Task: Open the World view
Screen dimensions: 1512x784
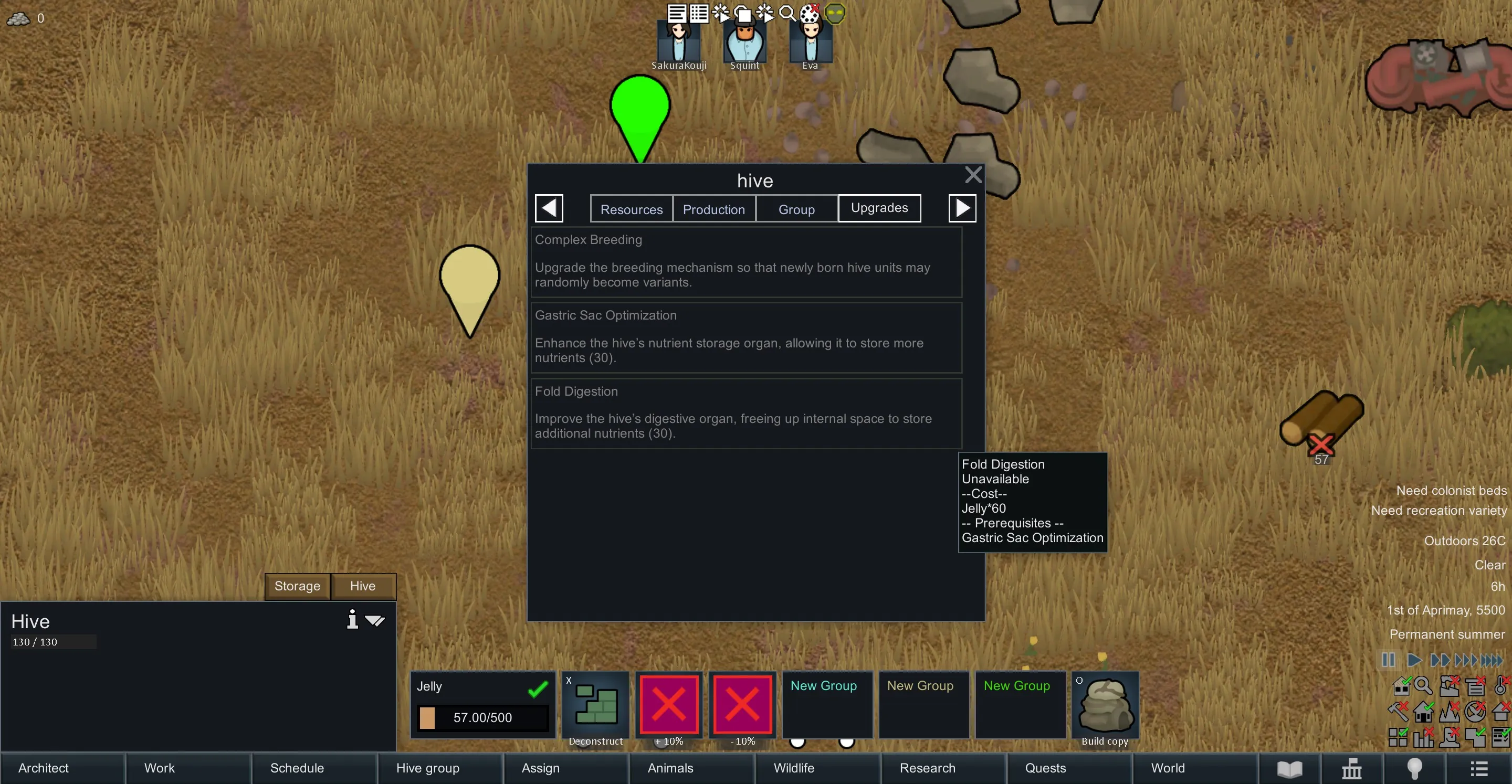Action: [x=1168, y=768]
